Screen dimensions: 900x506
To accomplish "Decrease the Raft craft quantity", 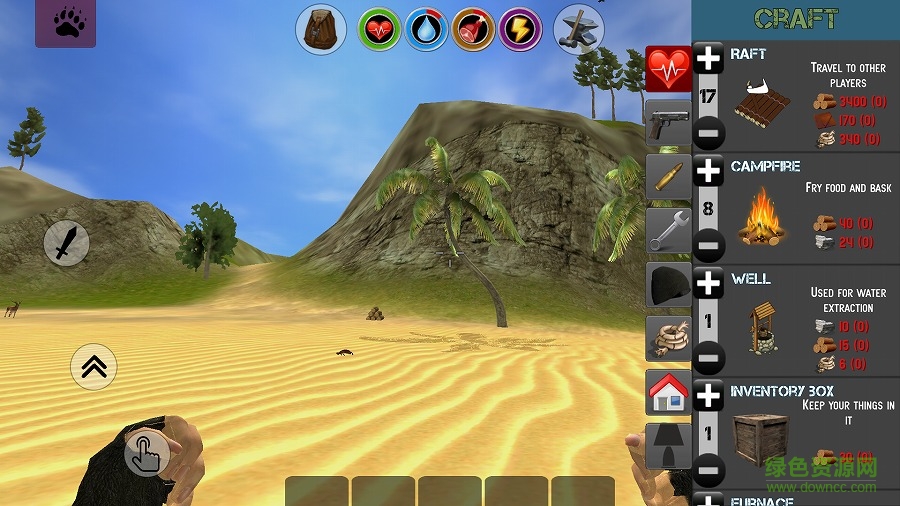I will click(708, 133).
